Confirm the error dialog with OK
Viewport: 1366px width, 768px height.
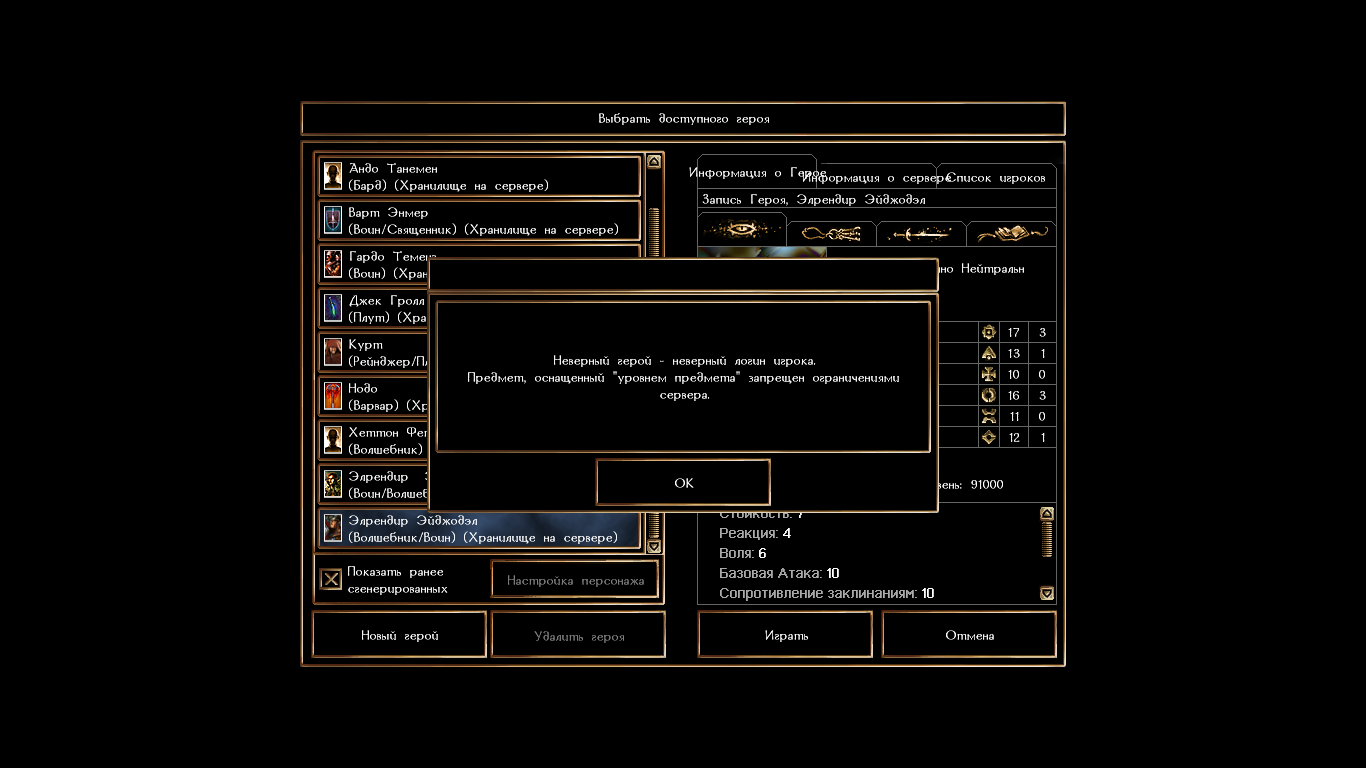683,483
